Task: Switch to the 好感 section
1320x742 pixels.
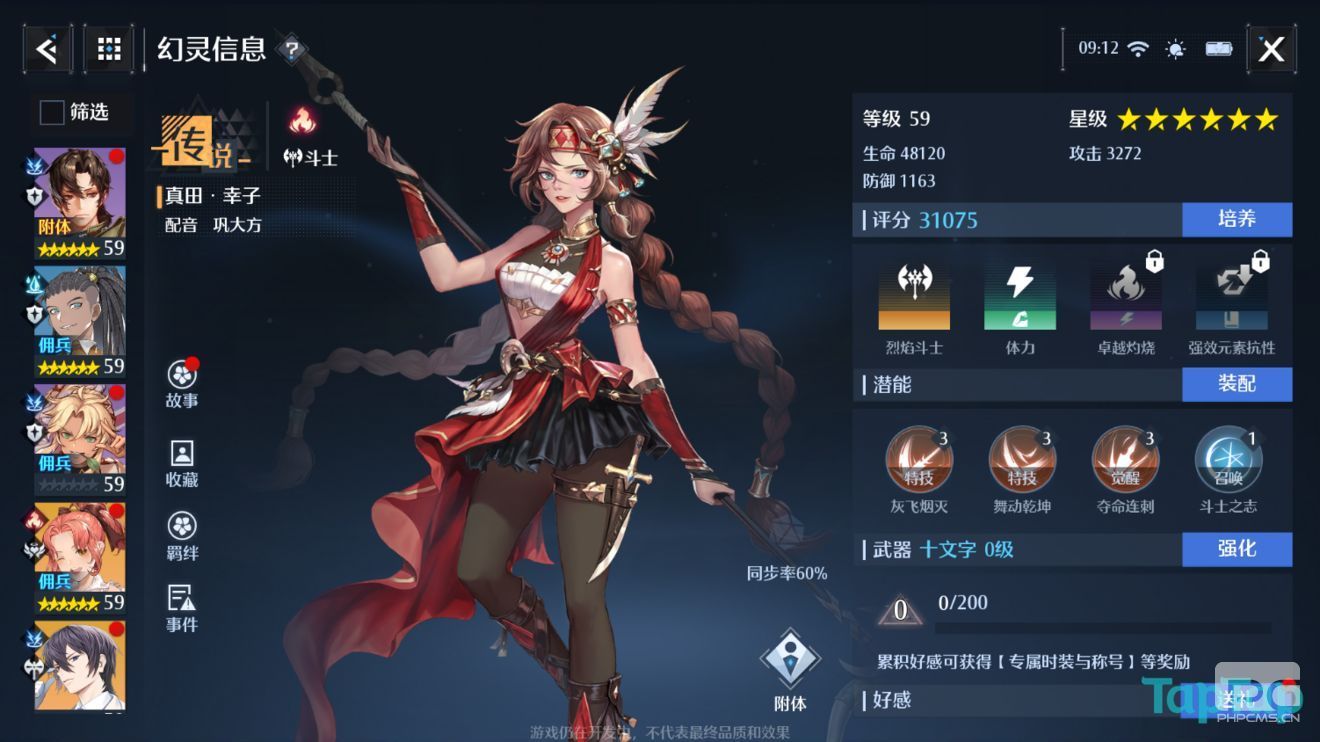Action: [888, 702]
